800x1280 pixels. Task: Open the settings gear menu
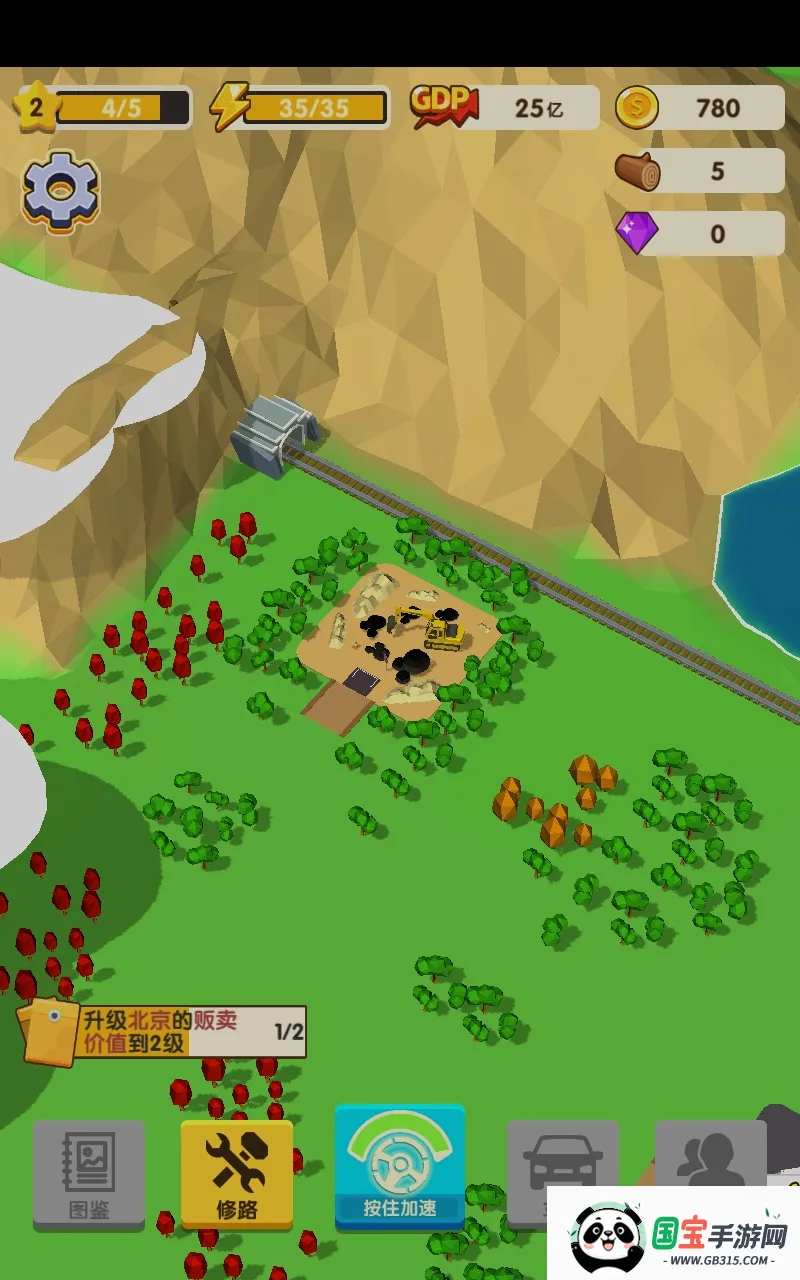click(x=61, y=191)
